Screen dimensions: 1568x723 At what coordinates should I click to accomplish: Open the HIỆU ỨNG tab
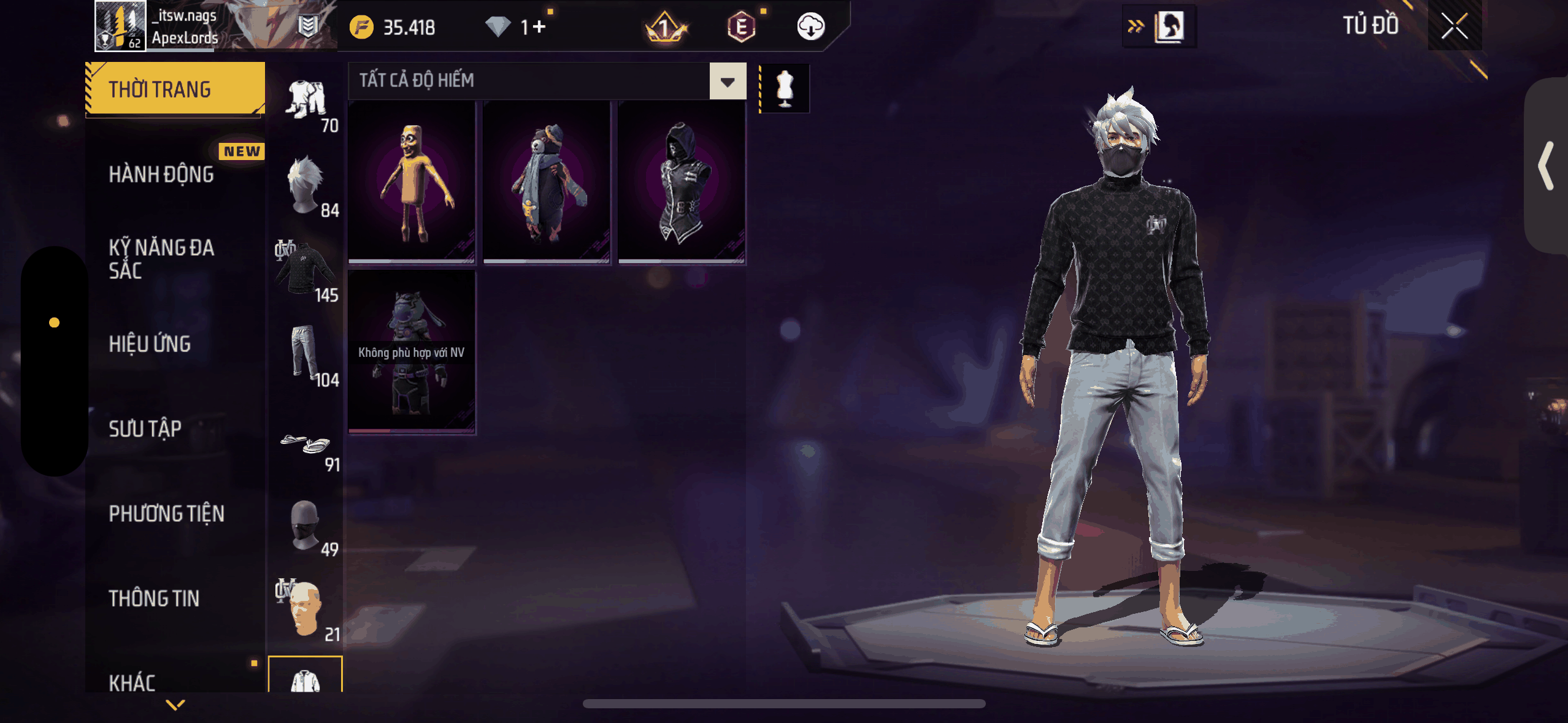coord(150,344)
